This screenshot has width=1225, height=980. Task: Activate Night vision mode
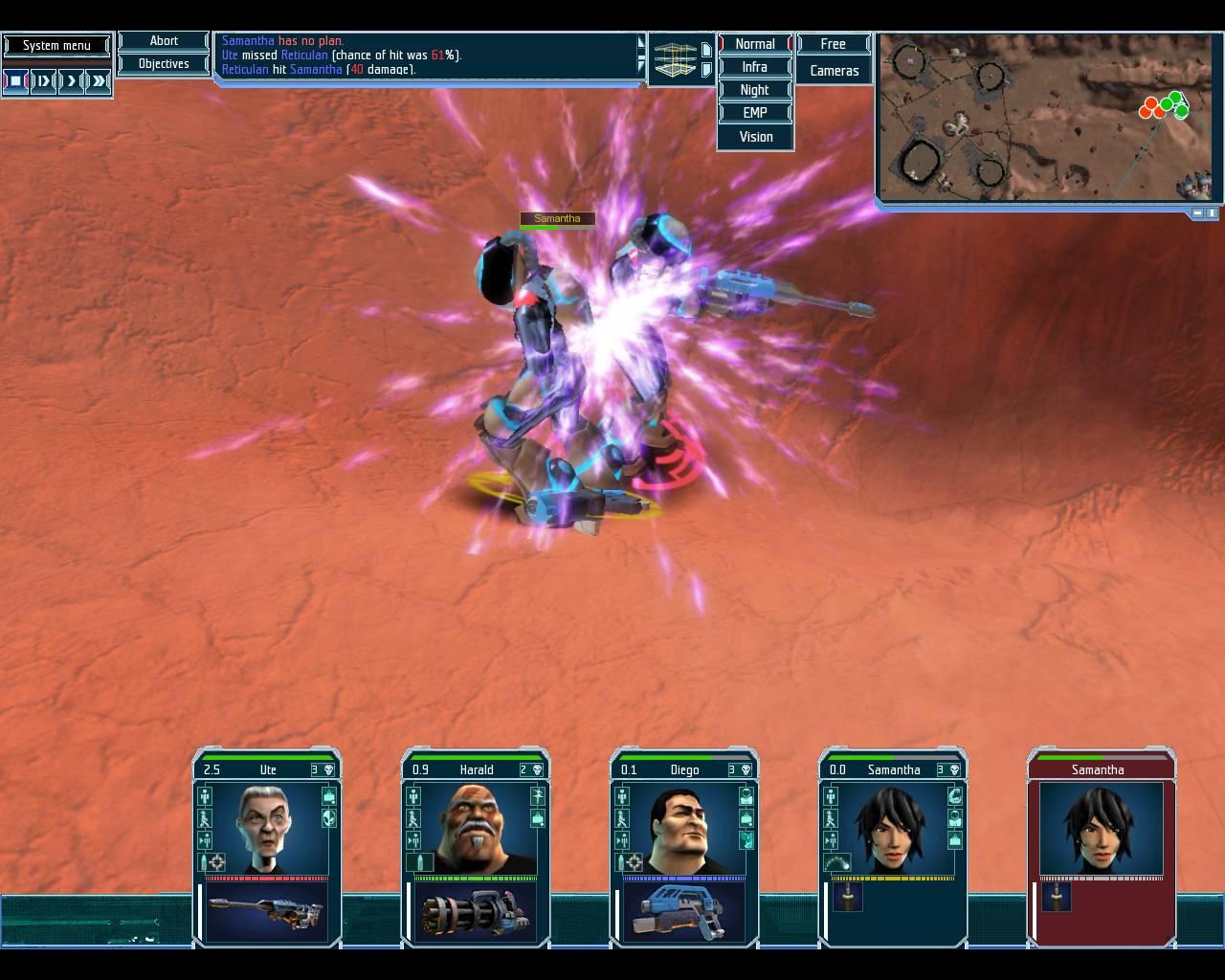click(x=755, y=90)
